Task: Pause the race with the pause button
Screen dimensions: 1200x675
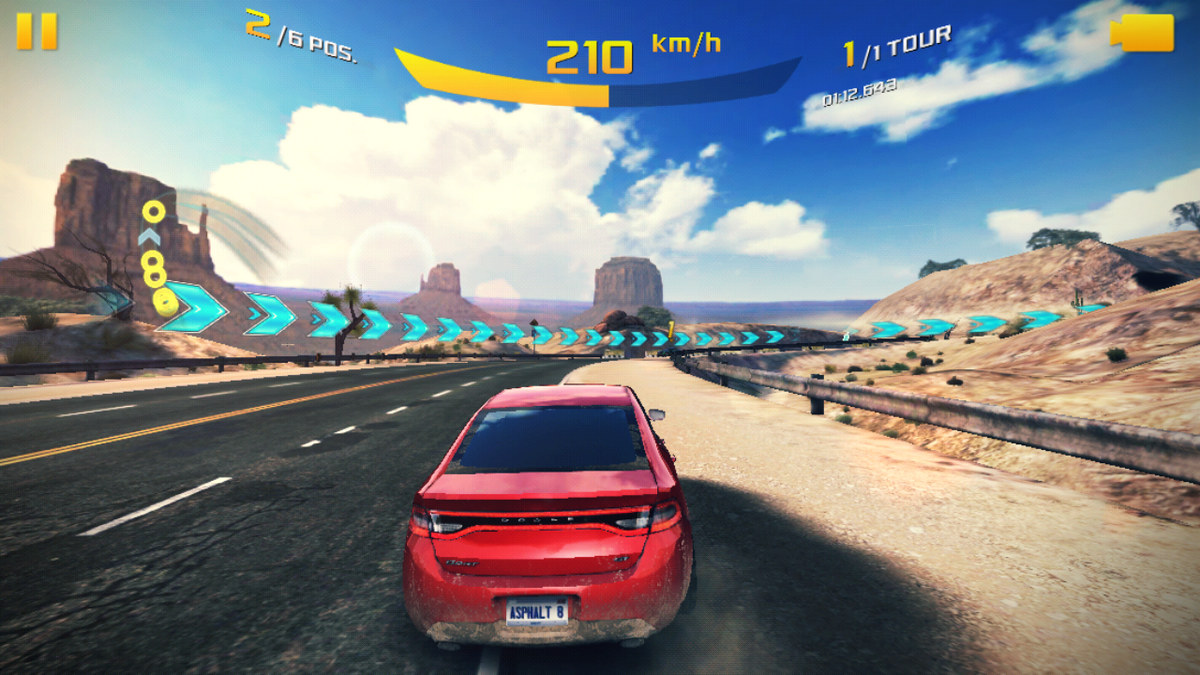Action: coord(37,31)
